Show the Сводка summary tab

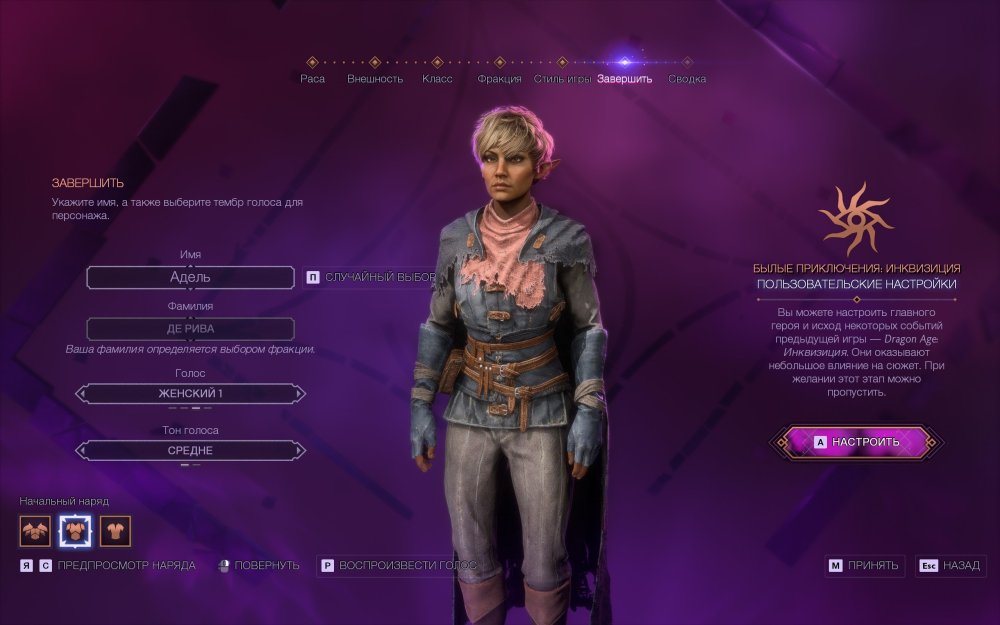point(687,78)
